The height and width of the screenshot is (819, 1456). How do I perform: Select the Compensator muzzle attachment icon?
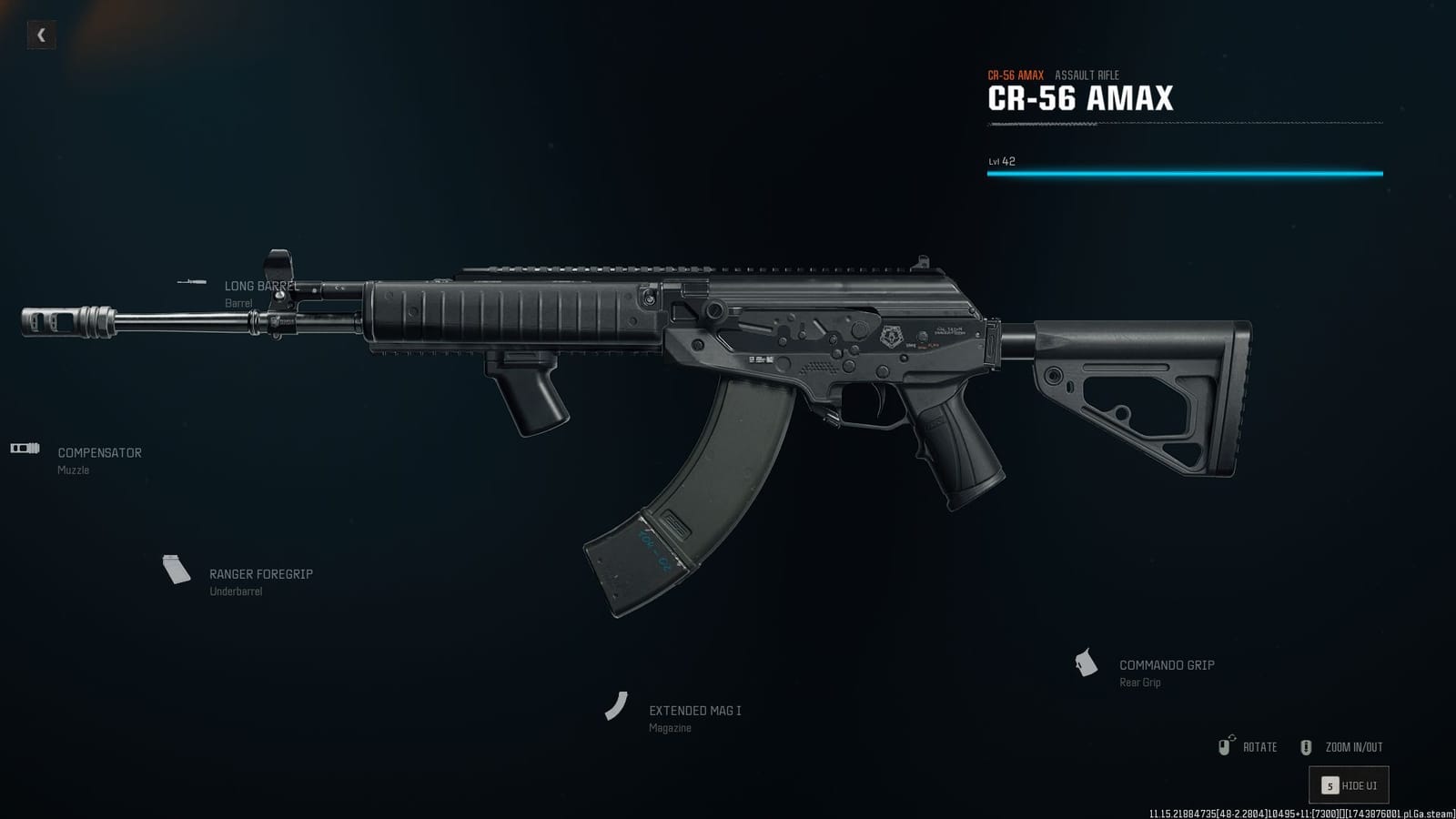point(25,447)
